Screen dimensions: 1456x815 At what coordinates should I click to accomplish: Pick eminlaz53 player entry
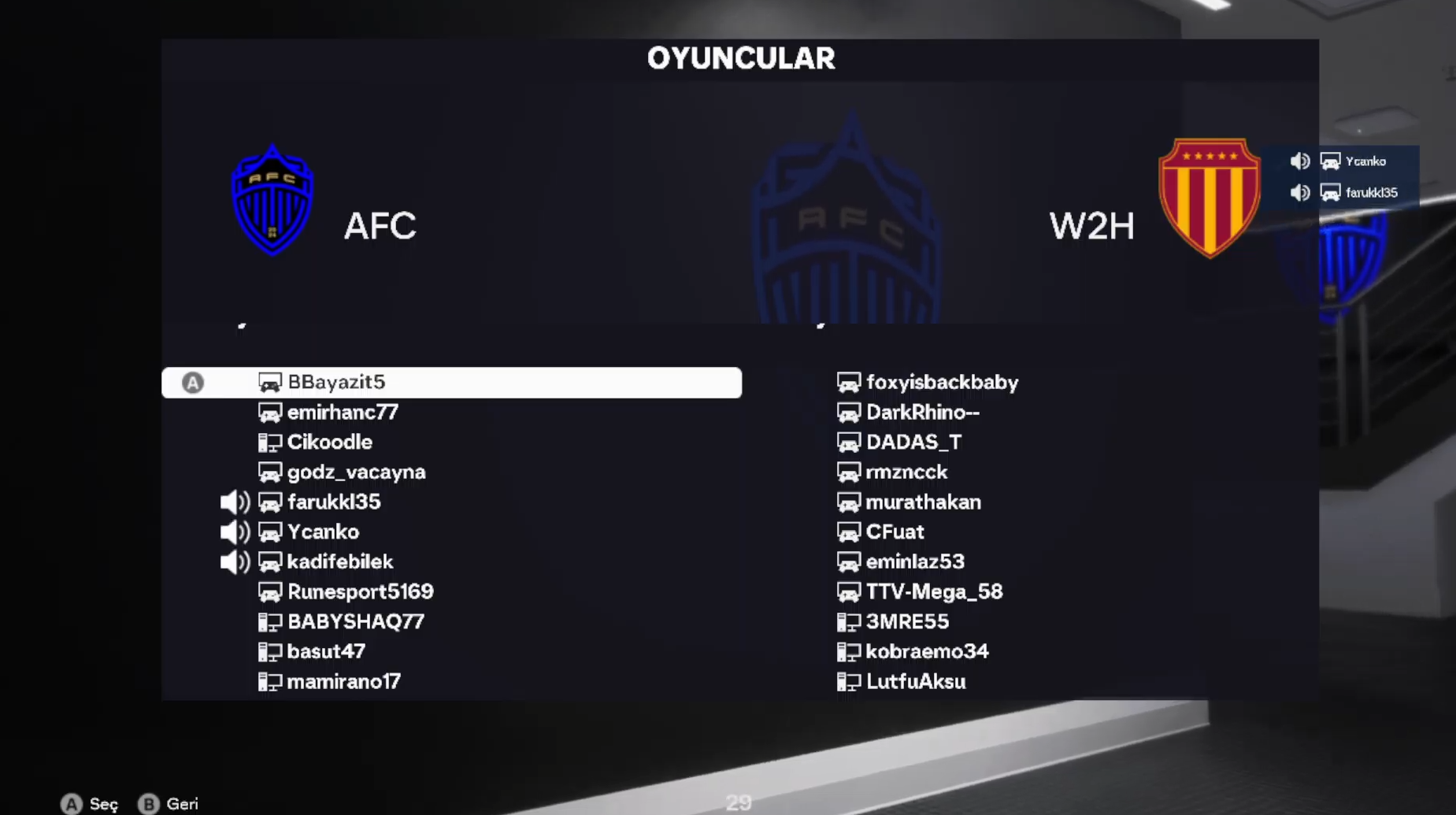coord(915,562)
